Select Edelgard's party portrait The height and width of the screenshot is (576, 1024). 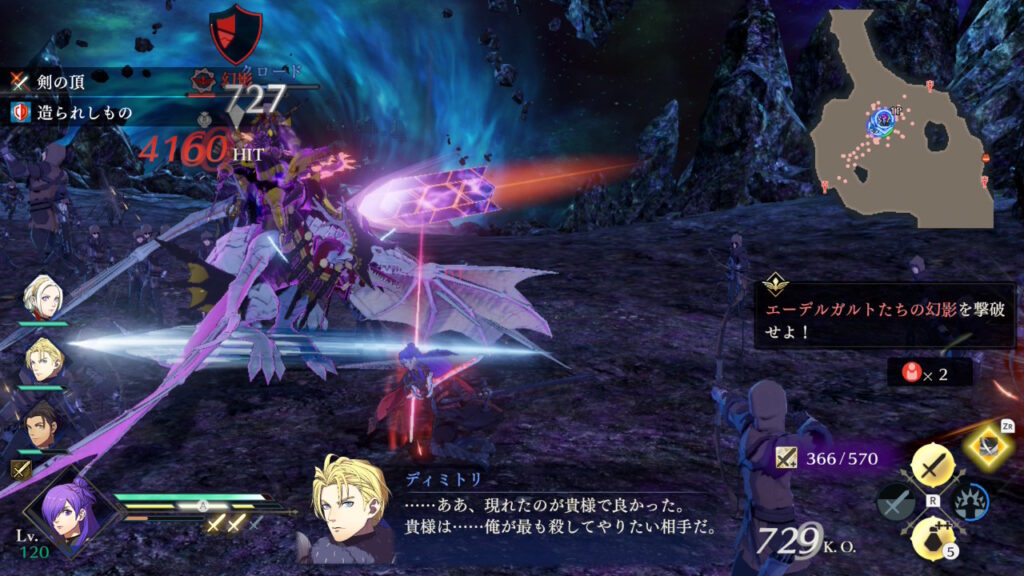(47, 297)
